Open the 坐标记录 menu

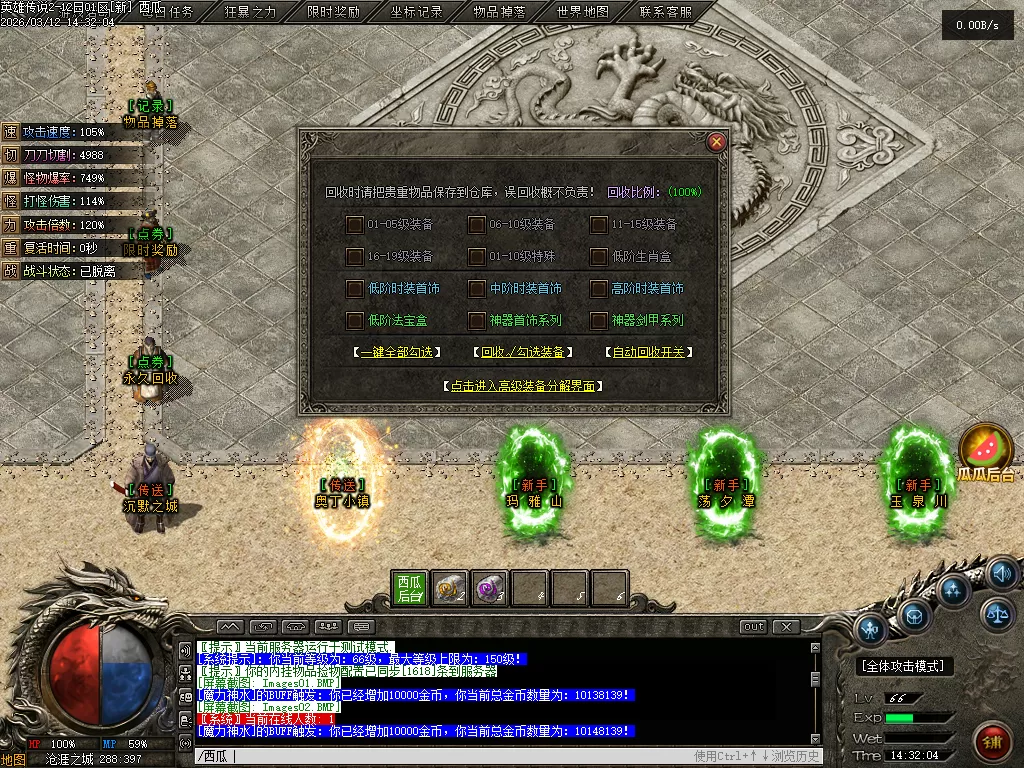416,13
